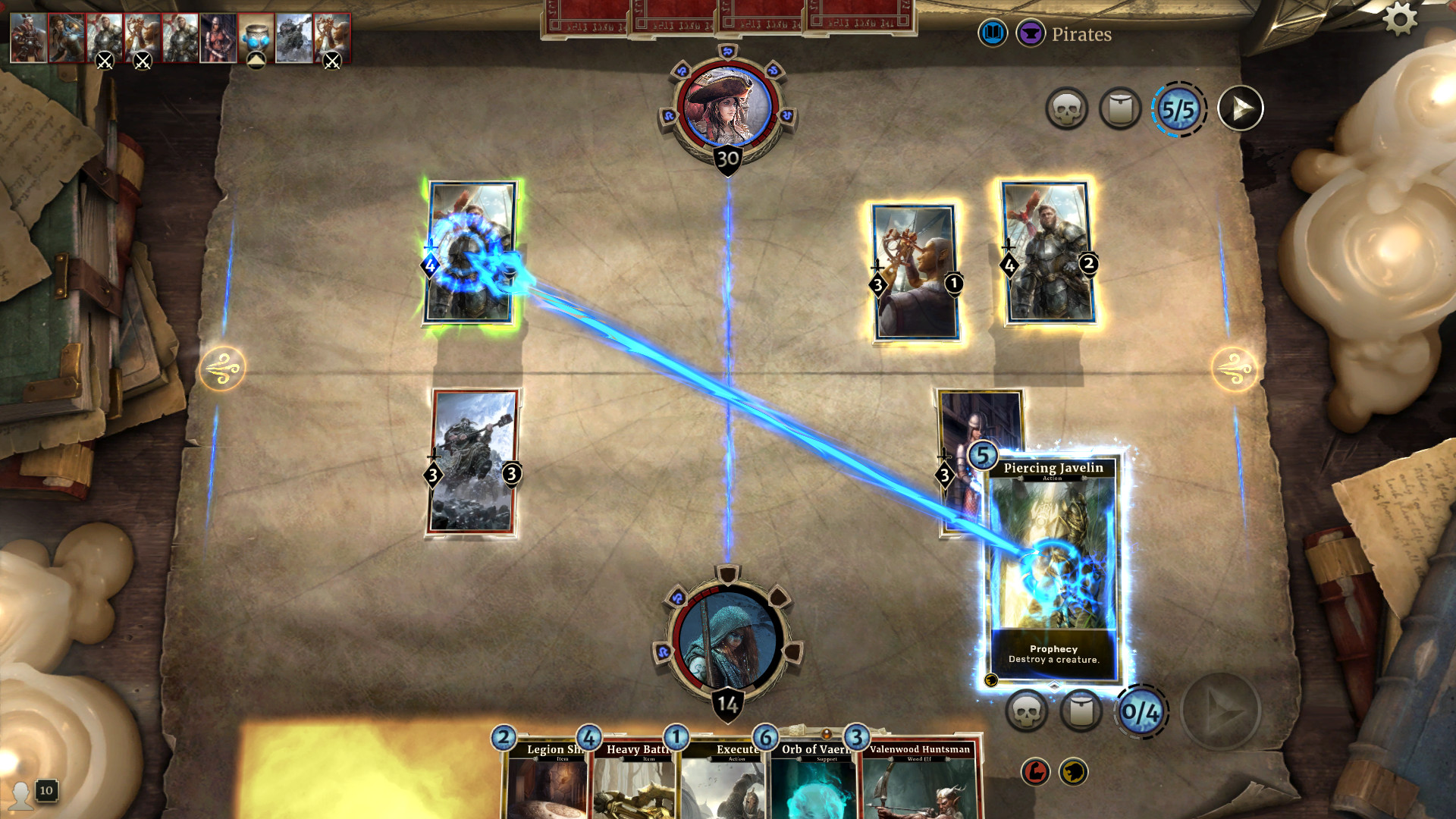Inspect your own deck icon

tap(1080, 711)
